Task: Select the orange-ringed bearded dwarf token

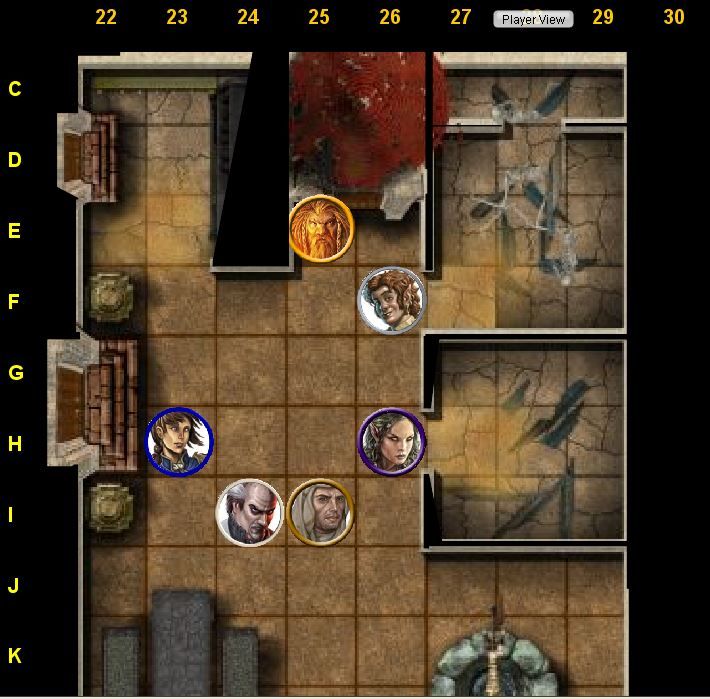Action: pos(321,228)
